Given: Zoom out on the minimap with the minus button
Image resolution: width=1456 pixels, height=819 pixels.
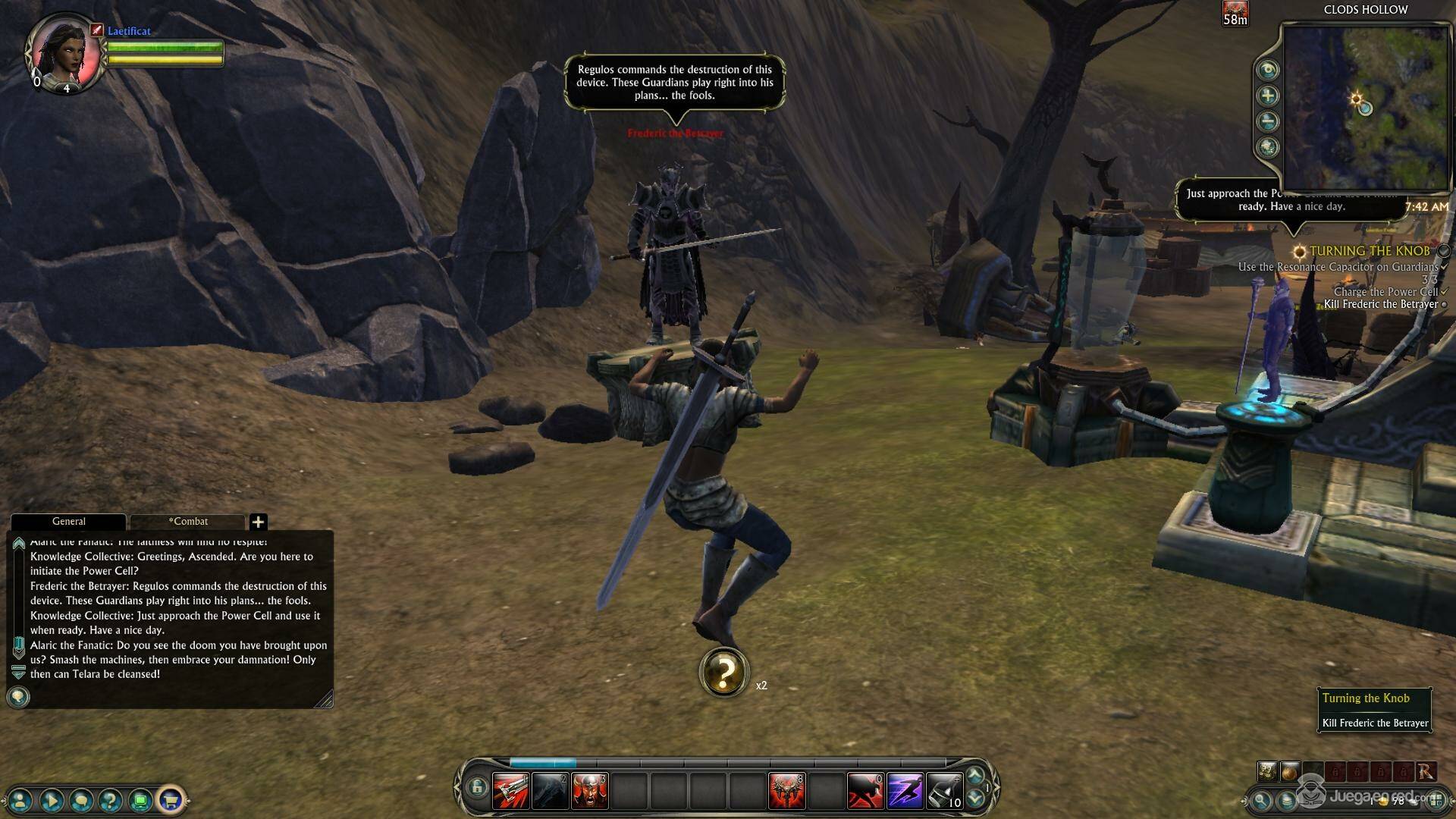Looking at the screenshot, I should pyautogui.click(x=1268, y=121).
